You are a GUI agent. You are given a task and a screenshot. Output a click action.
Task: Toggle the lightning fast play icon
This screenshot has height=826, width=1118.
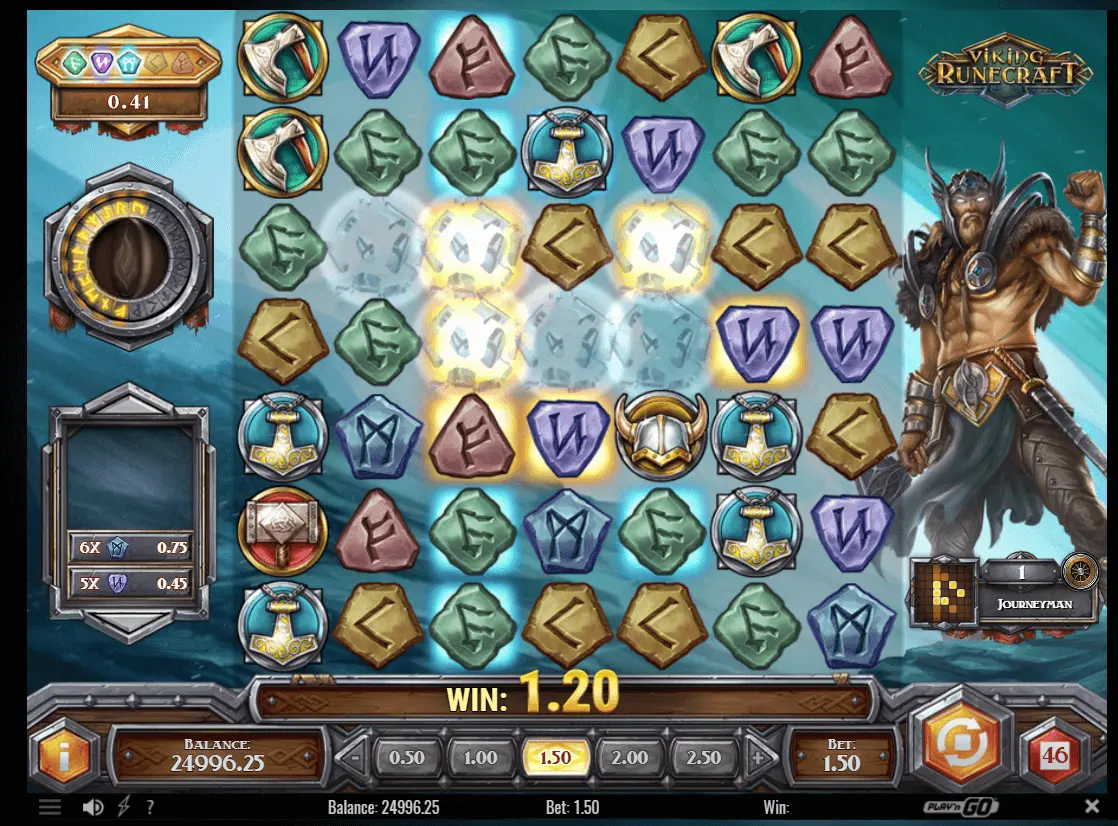point(124,807)
